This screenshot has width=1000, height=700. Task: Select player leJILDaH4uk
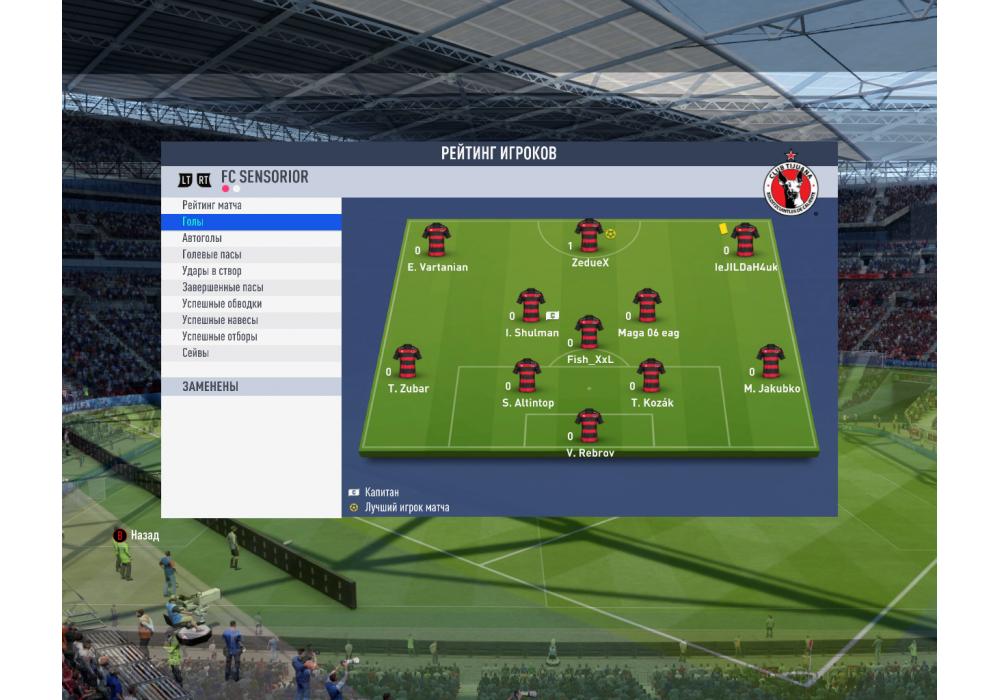pyautogui.click(x=743, y=240)
